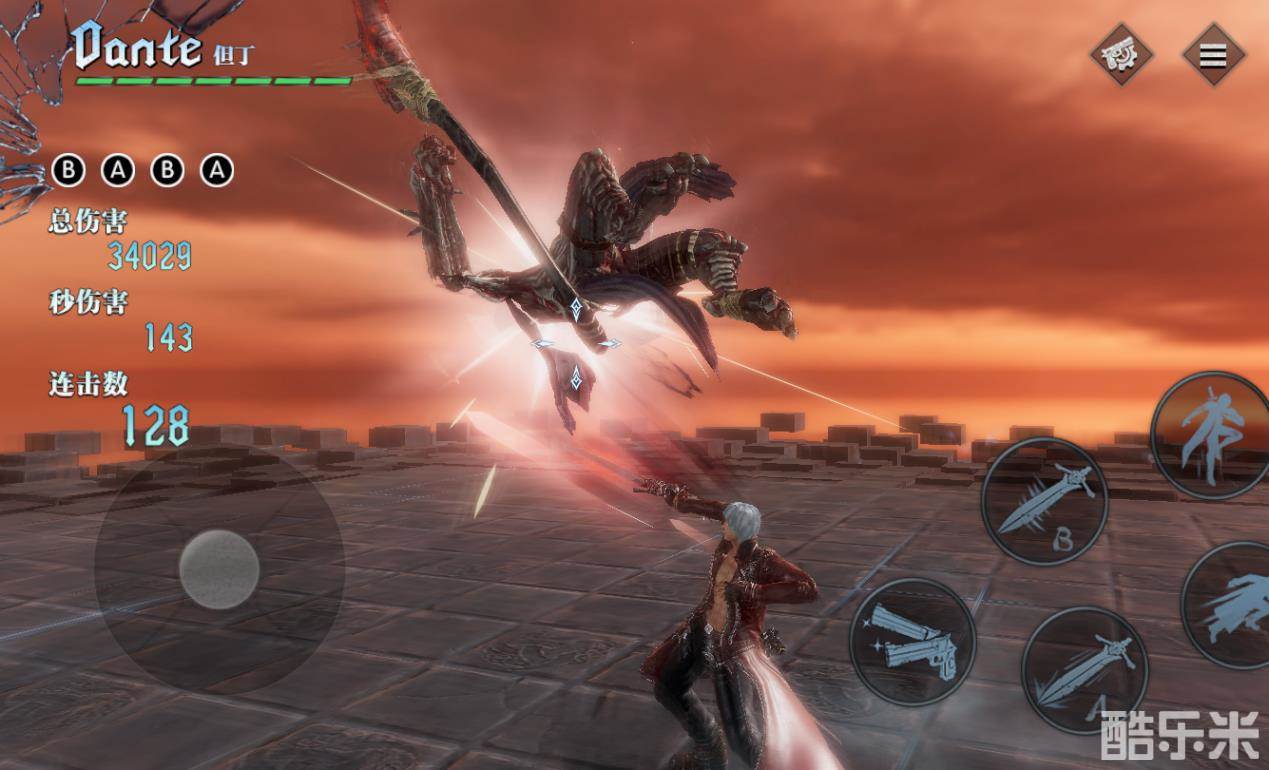Use the sword attack A button
Viewport: 1269px width, 770px height.
coord(1084,669)
